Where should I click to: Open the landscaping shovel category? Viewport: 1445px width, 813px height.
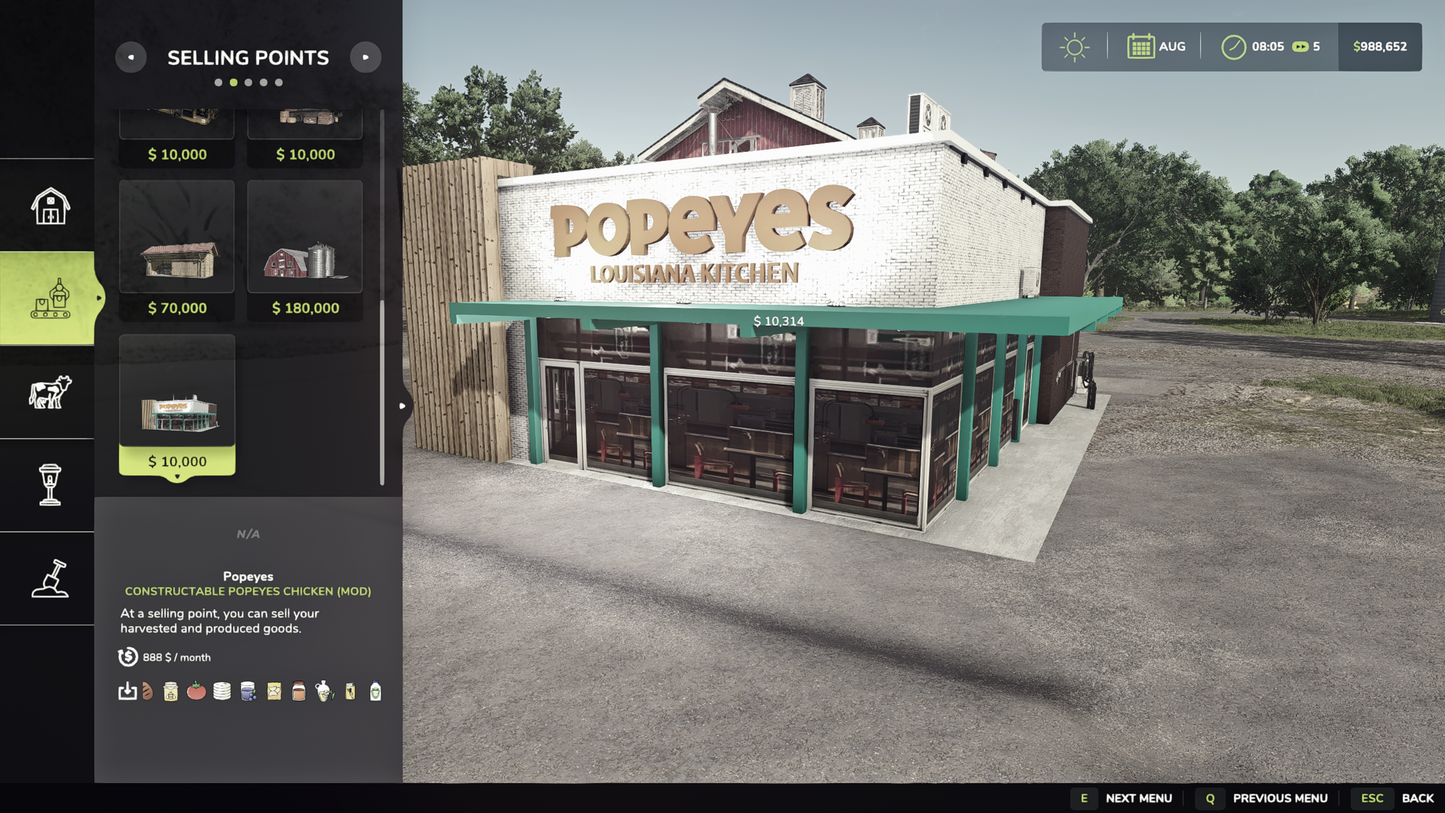(49, 578)
